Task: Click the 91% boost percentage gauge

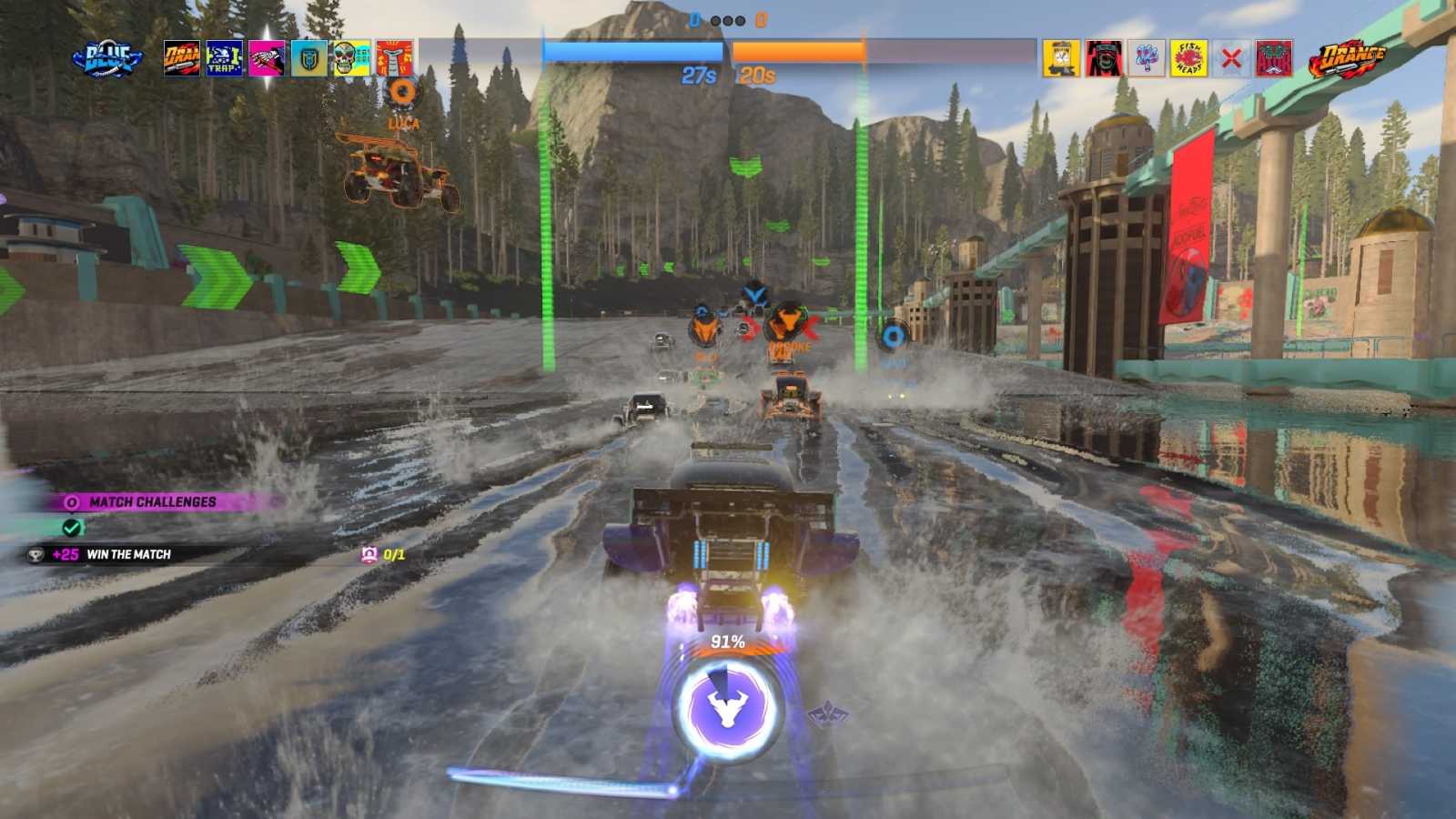Action: click(728, 642)
